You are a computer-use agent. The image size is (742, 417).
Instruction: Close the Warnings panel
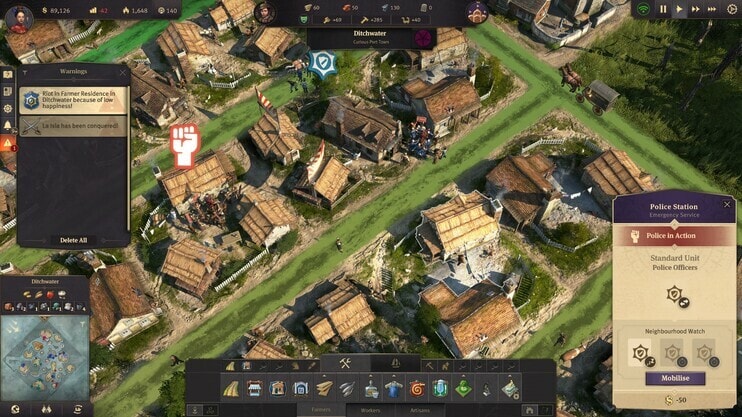124,72
